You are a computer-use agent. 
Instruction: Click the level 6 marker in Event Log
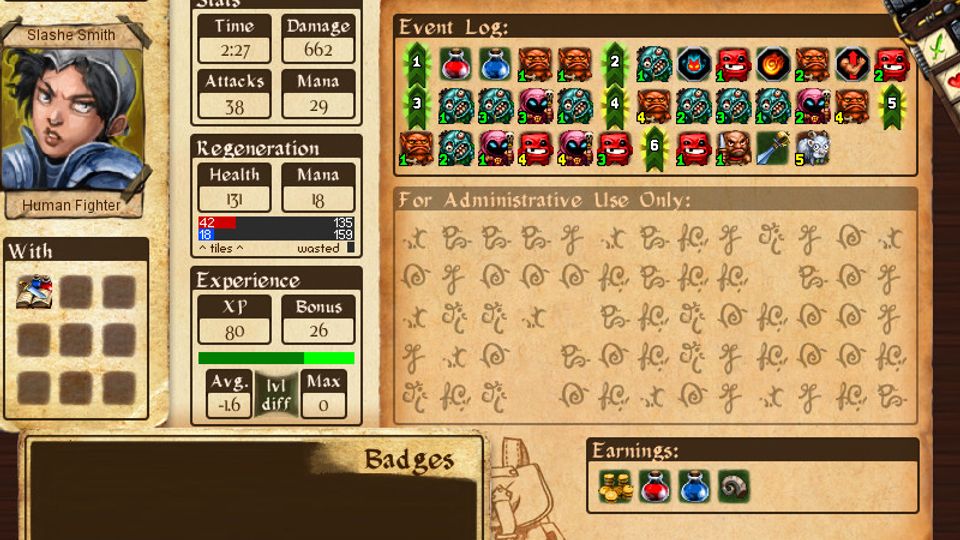pyautogui.click(x=653, y=148)
